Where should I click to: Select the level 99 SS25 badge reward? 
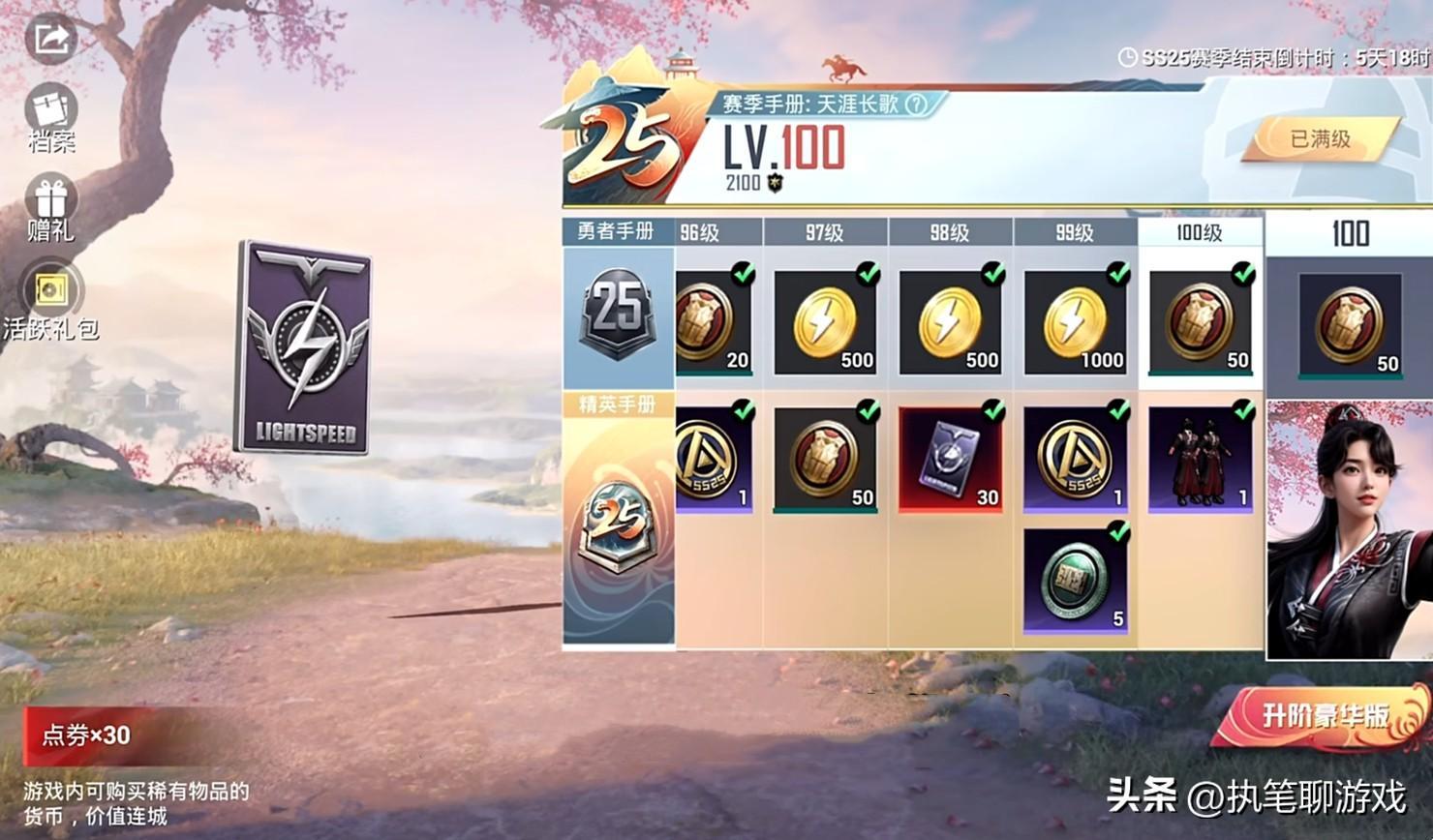(x=1075, y=459)
